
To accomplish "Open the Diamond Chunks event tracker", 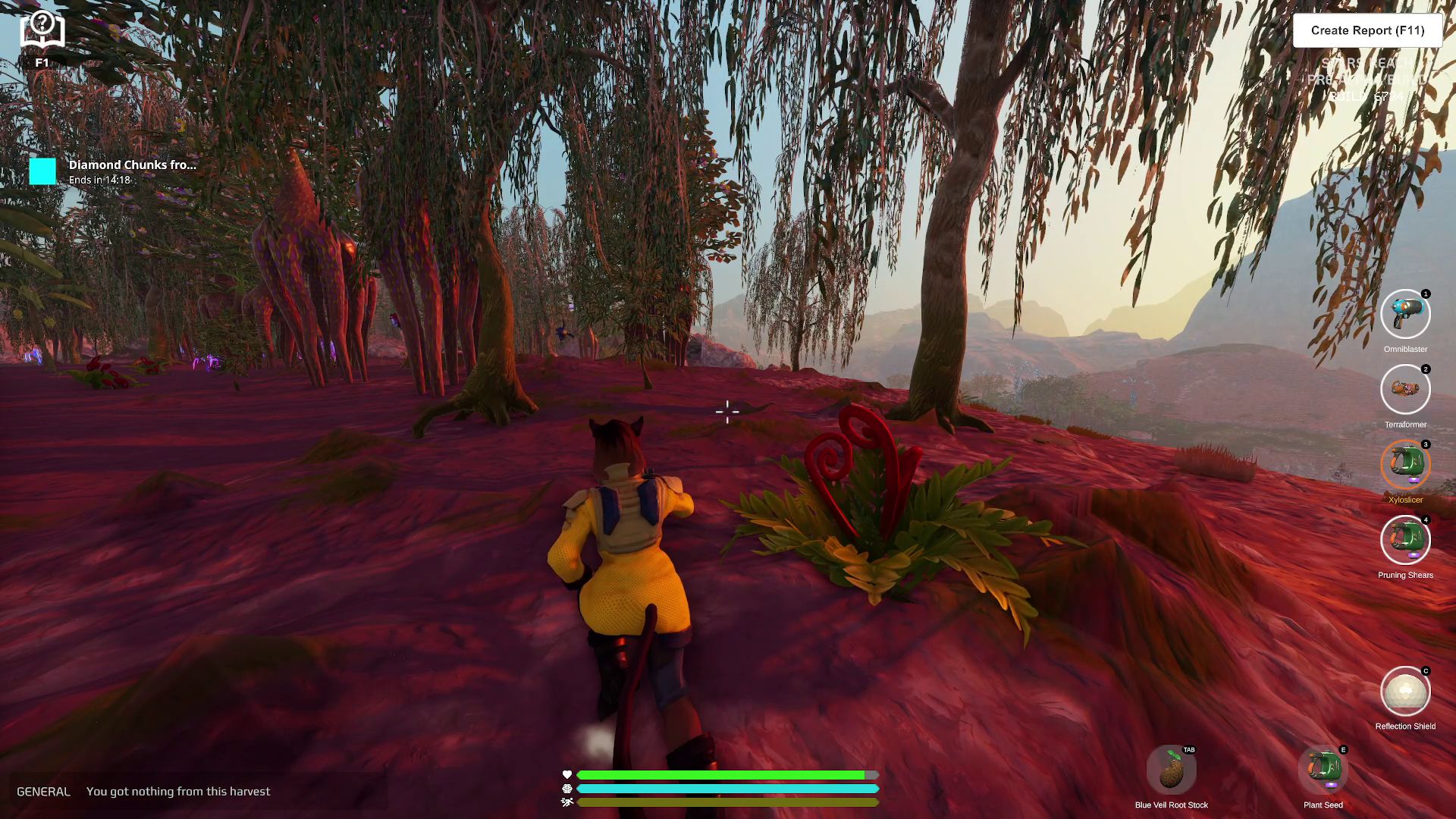I will [114, 171].
